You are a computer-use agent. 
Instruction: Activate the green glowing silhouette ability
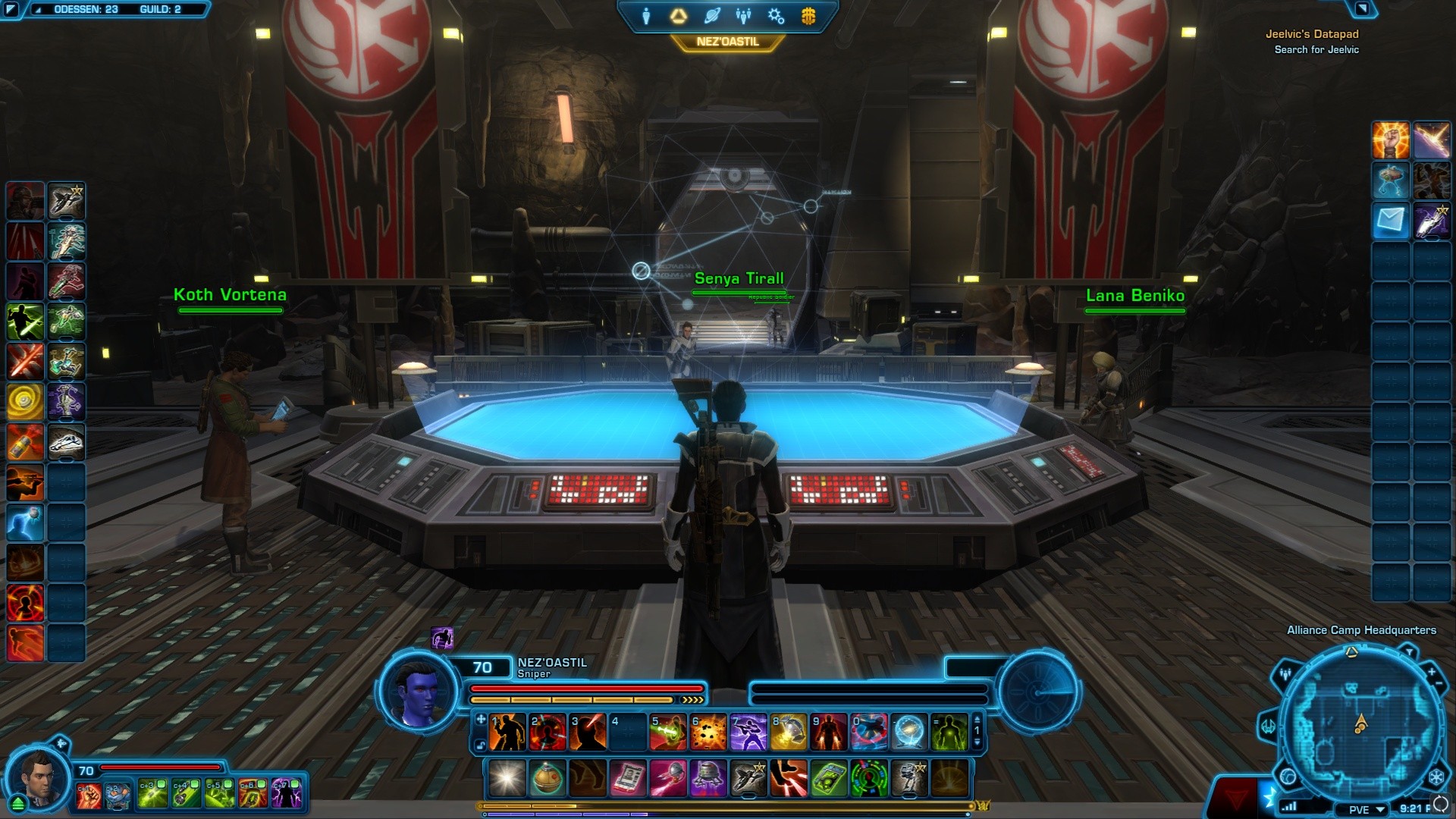[949, 733]
